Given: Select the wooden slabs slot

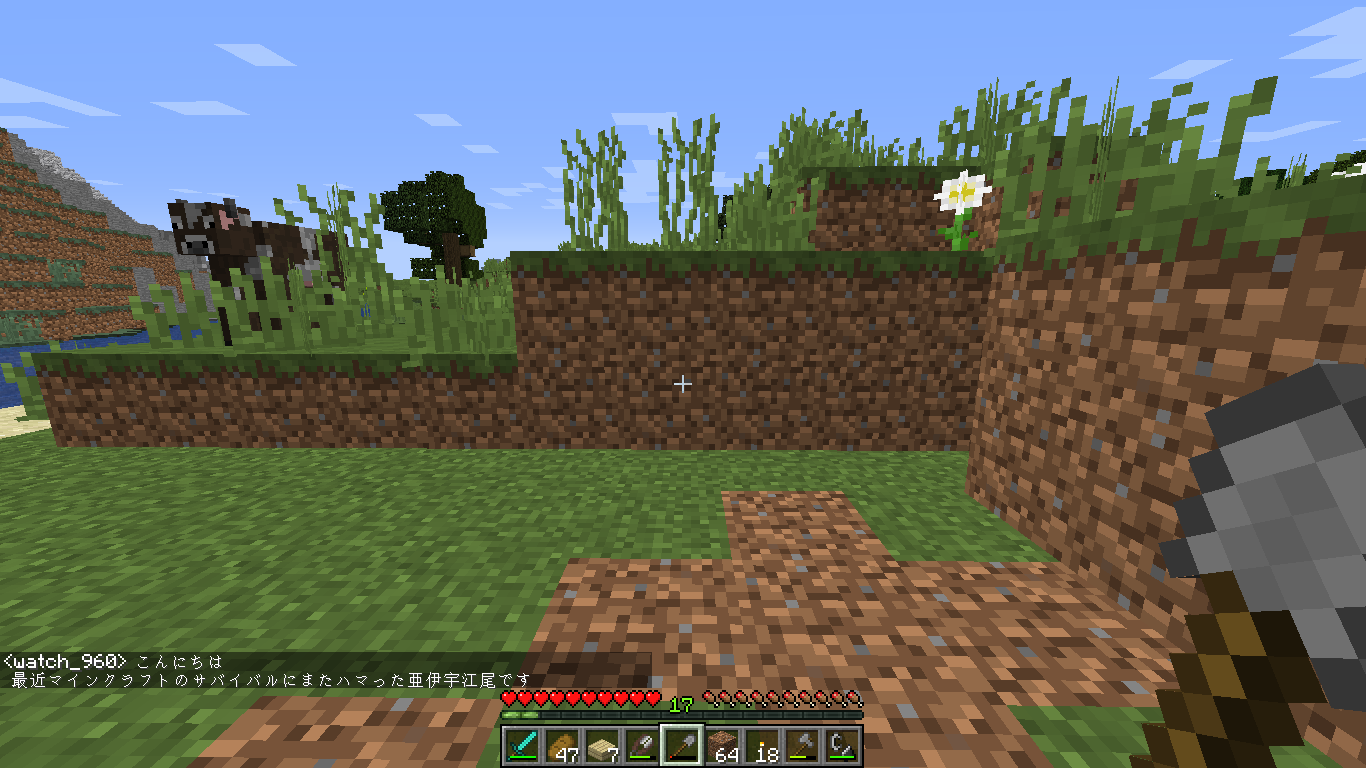Looking at the screenshot, I should [603, 745].
